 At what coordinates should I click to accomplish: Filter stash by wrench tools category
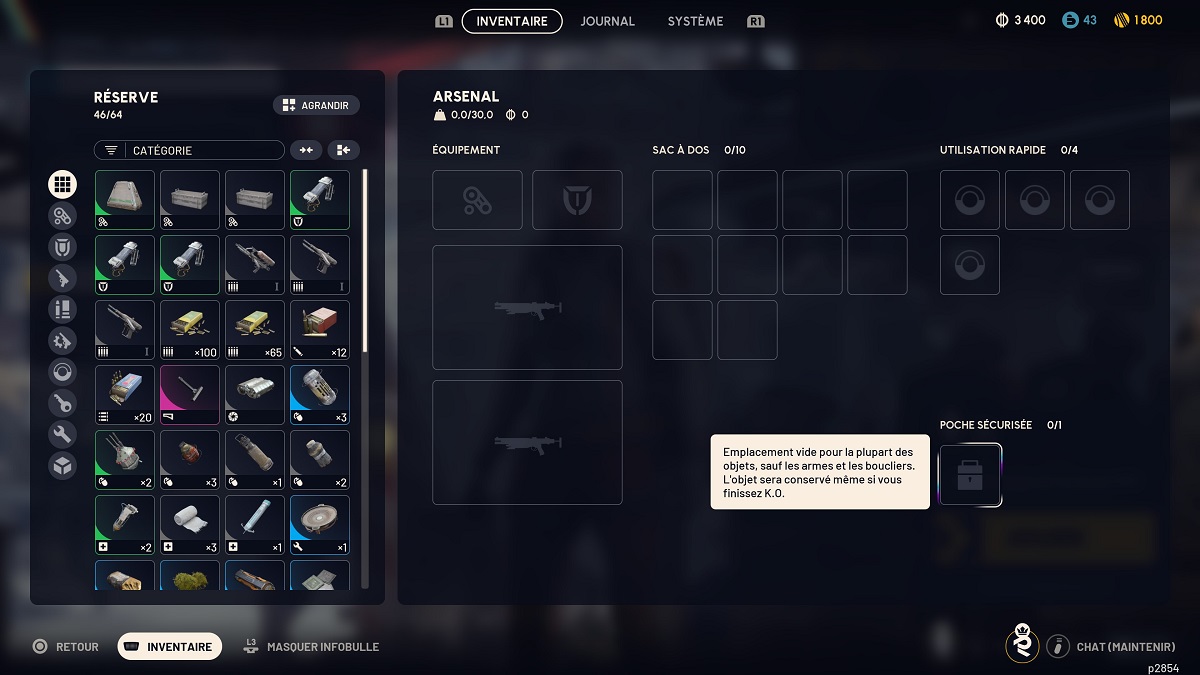(x=62, y=434)
